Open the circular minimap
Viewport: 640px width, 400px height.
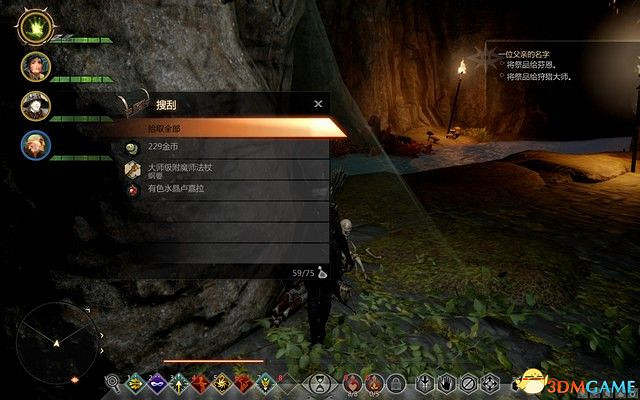pos(57,343)
